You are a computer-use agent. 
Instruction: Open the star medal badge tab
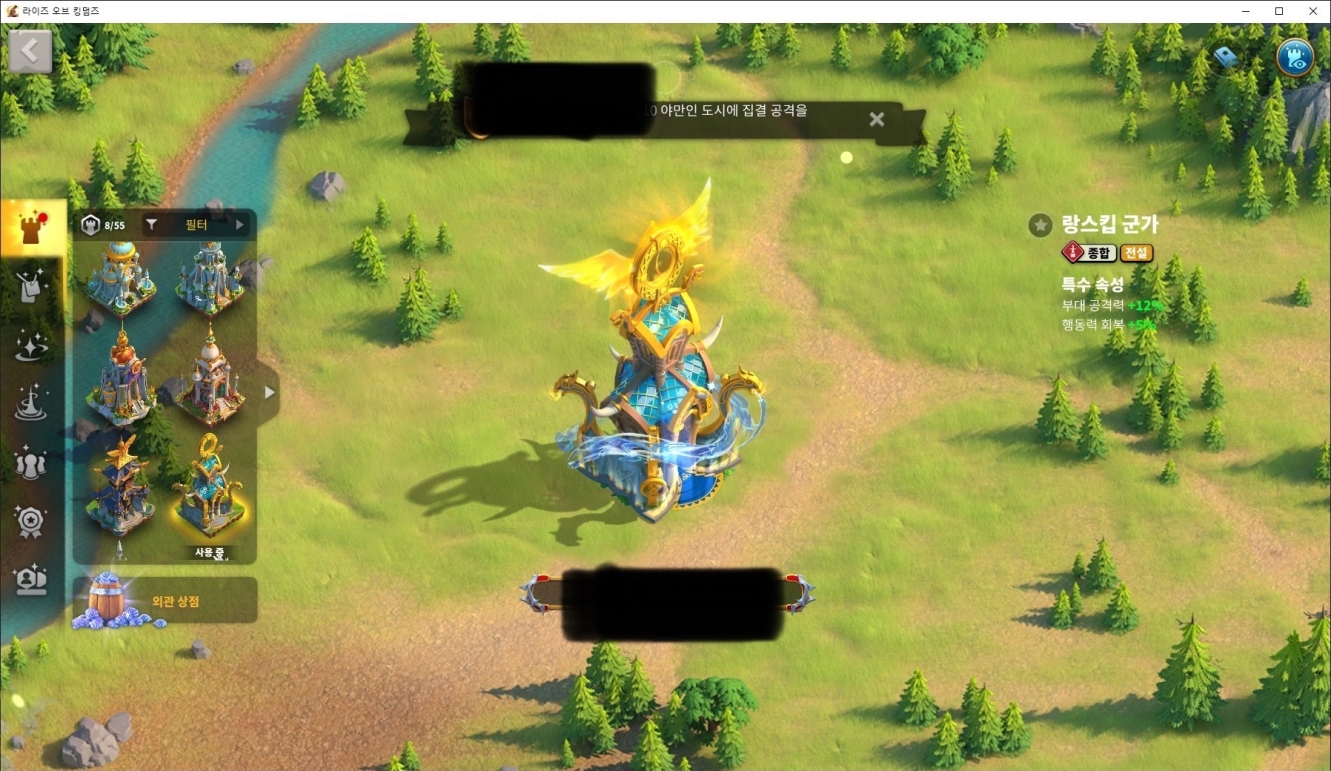click(31, 521)
